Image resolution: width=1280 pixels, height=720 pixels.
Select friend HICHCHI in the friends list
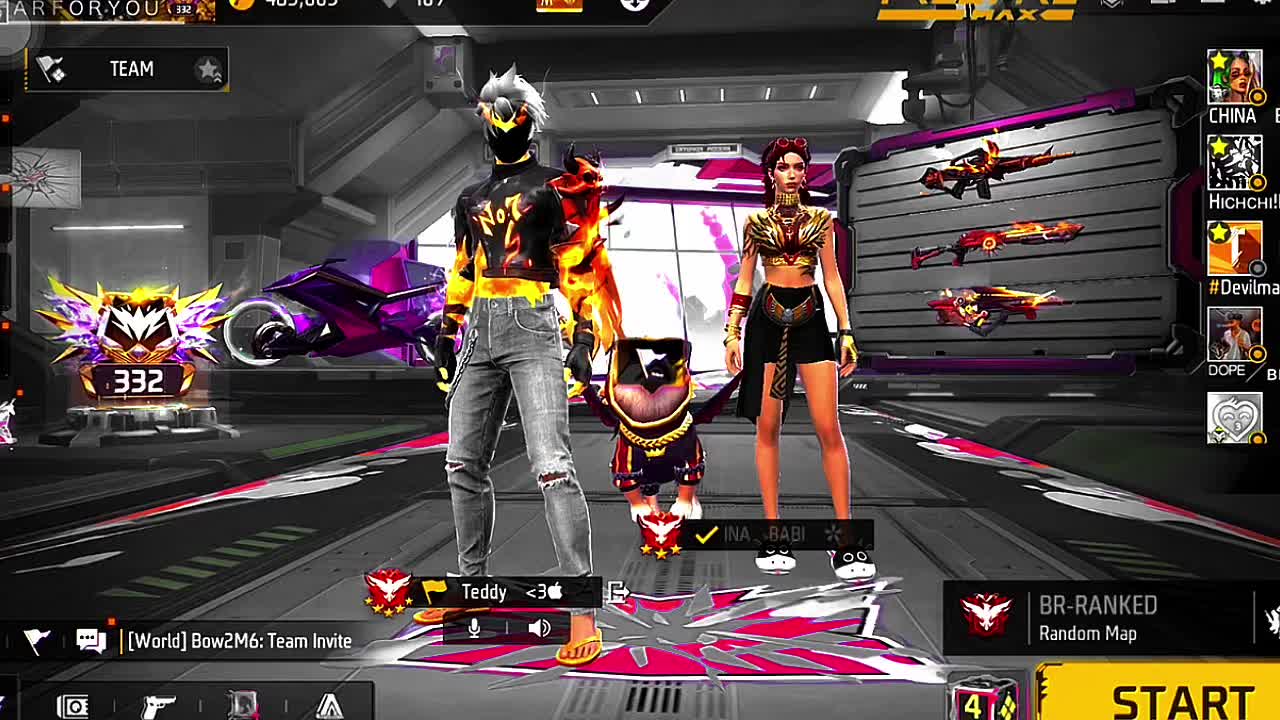point(1234,163)
